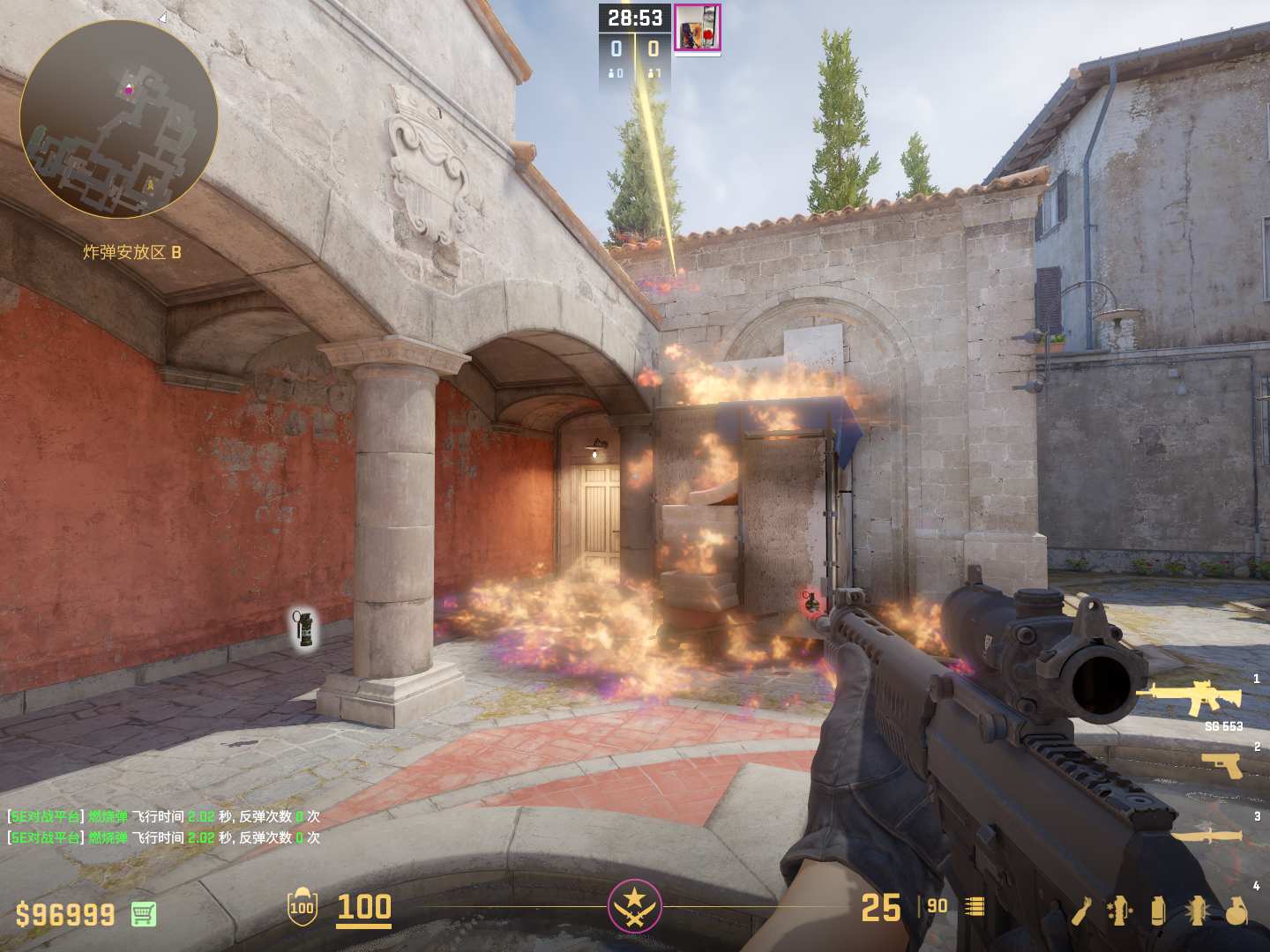
Task: Choose the HE grenade icon
Action: pos(1236,911)
